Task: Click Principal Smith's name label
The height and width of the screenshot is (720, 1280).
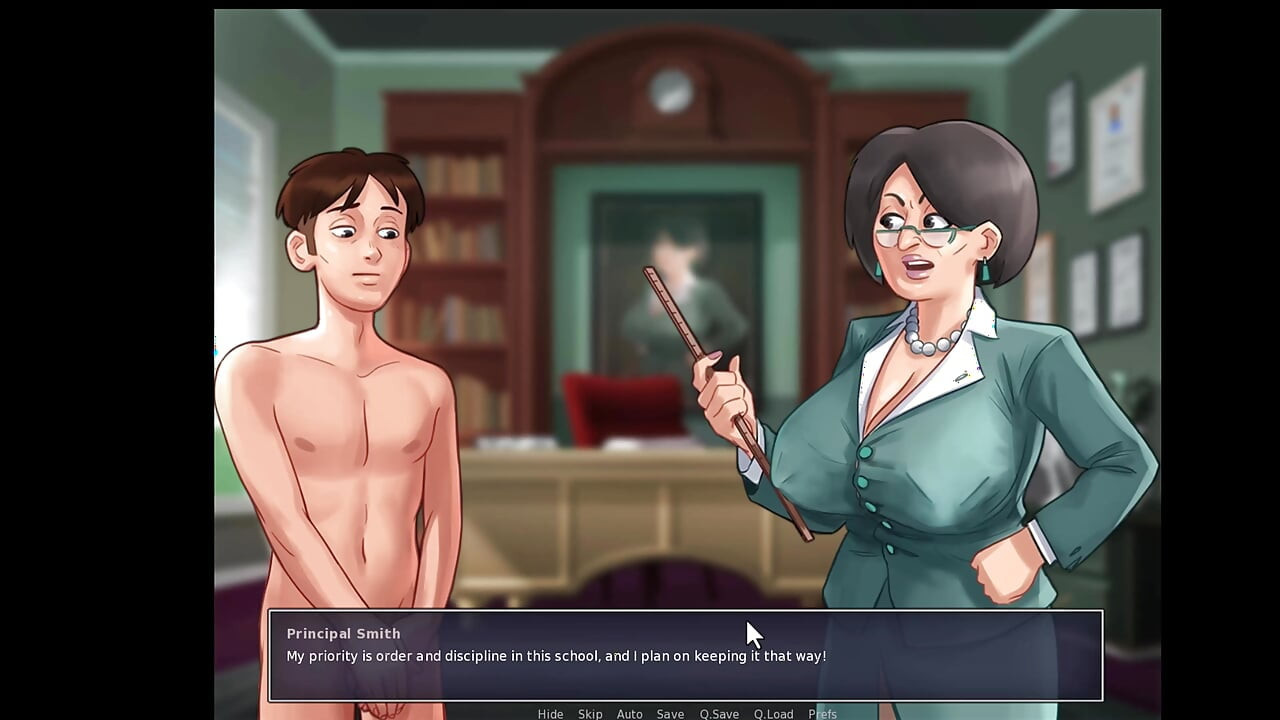Action: (343, 633)
